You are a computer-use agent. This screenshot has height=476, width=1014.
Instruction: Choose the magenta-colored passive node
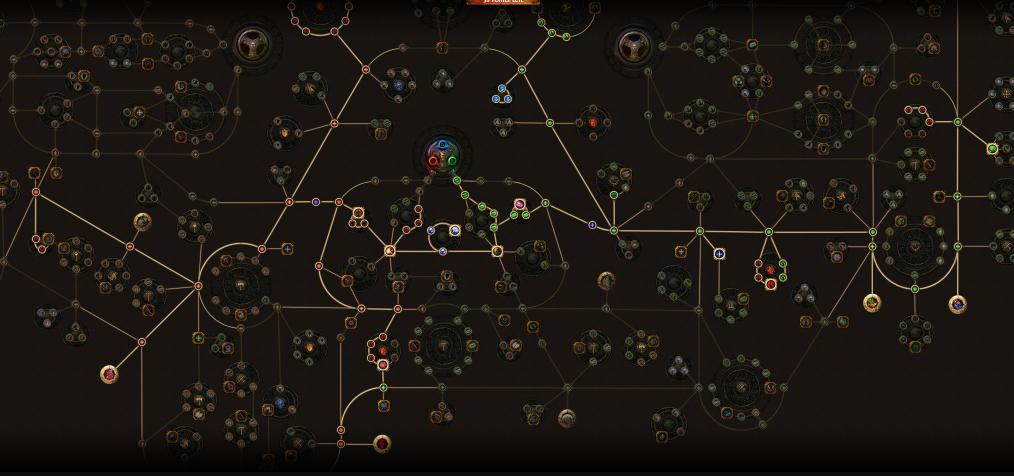pos(520,205)
